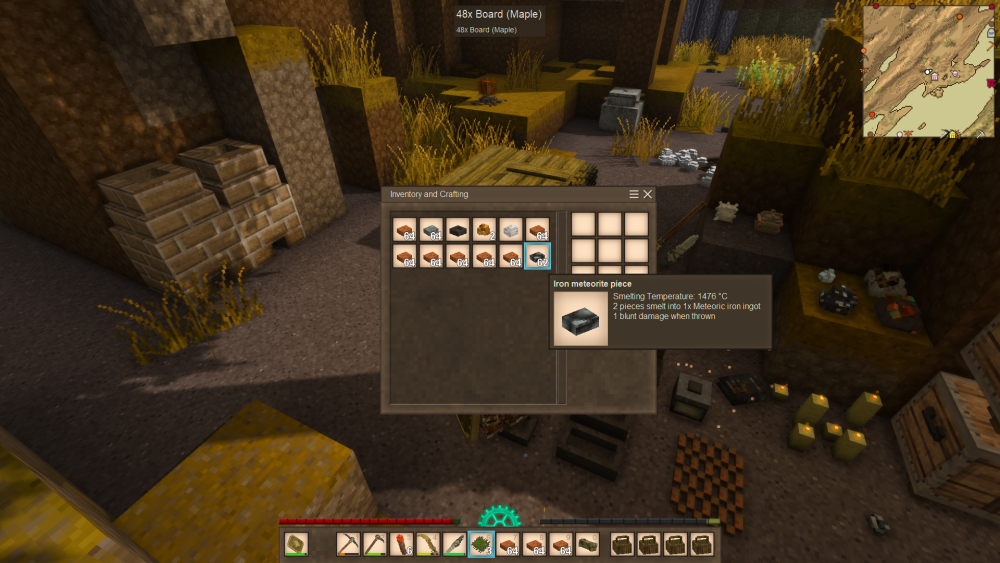The image size is (1000, 563).
Task: Select the green bedroll item in the hotbar
Action: coord(588,545)
